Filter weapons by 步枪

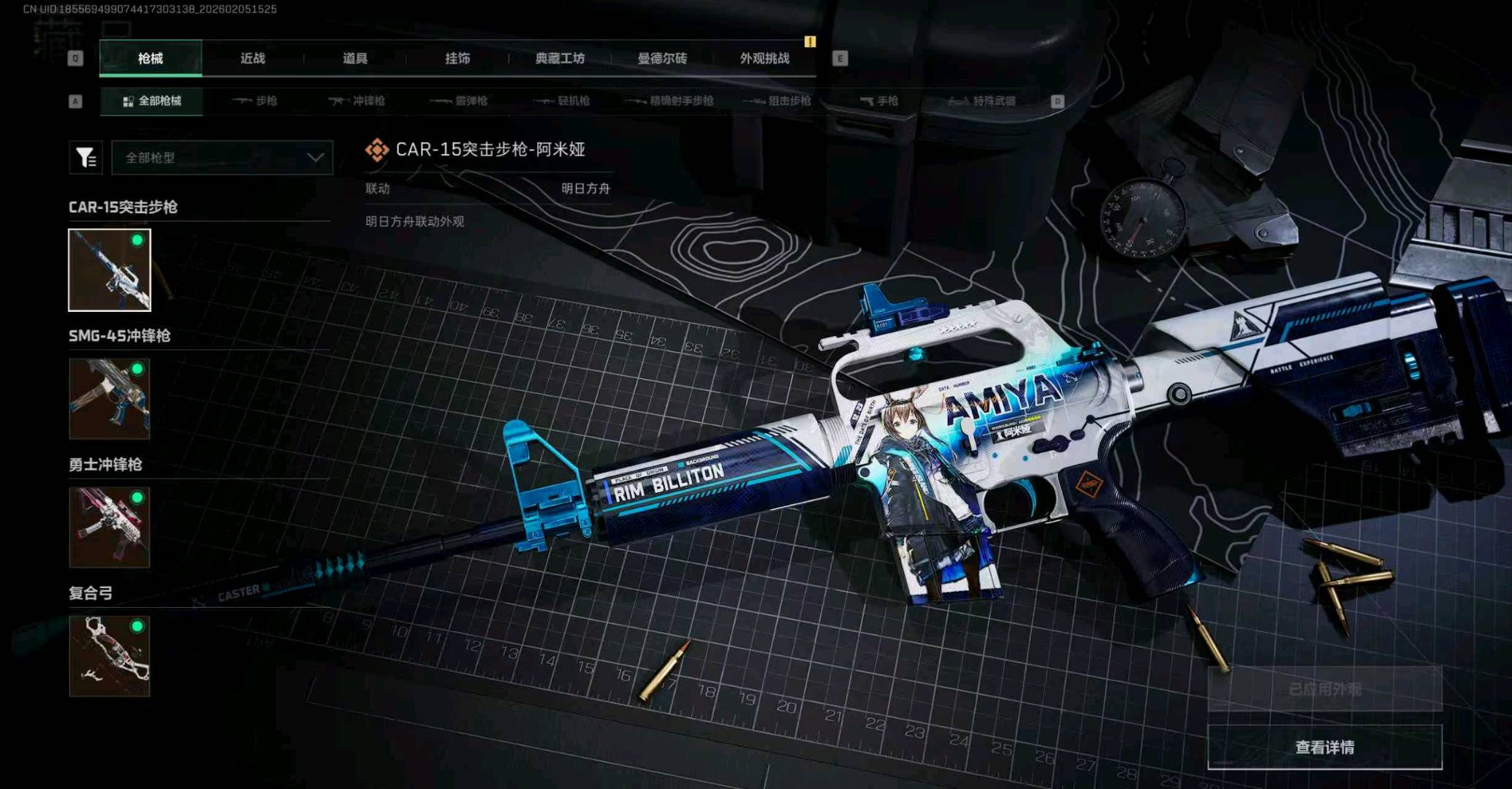coord(255,101)
